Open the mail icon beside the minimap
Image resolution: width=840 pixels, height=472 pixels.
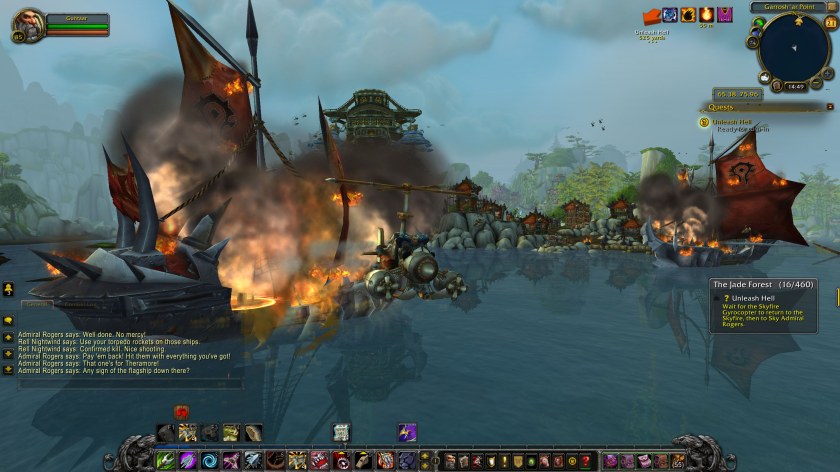[764, 76]
